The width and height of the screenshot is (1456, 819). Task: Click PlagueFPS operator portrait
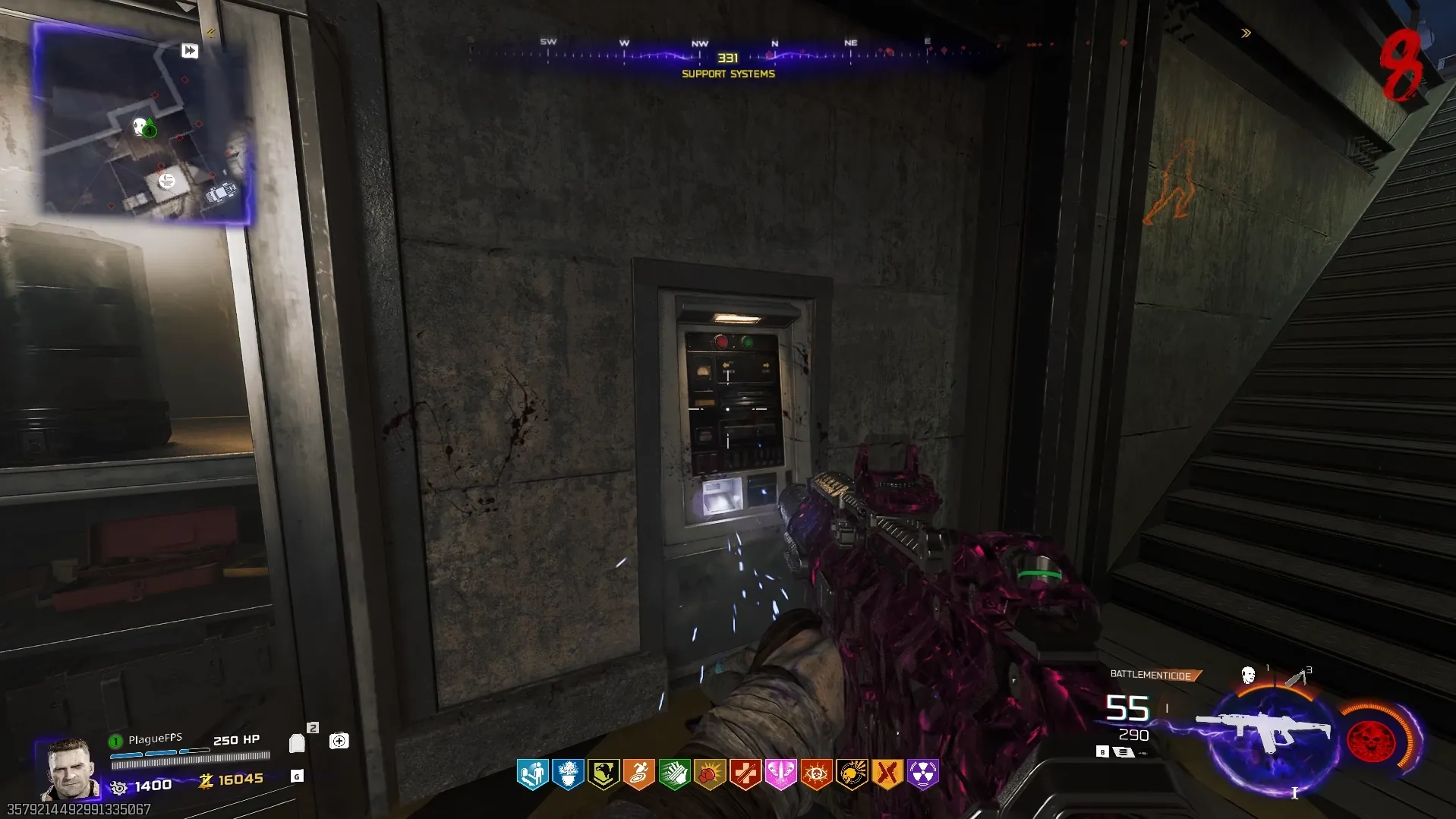pos(71,768)
